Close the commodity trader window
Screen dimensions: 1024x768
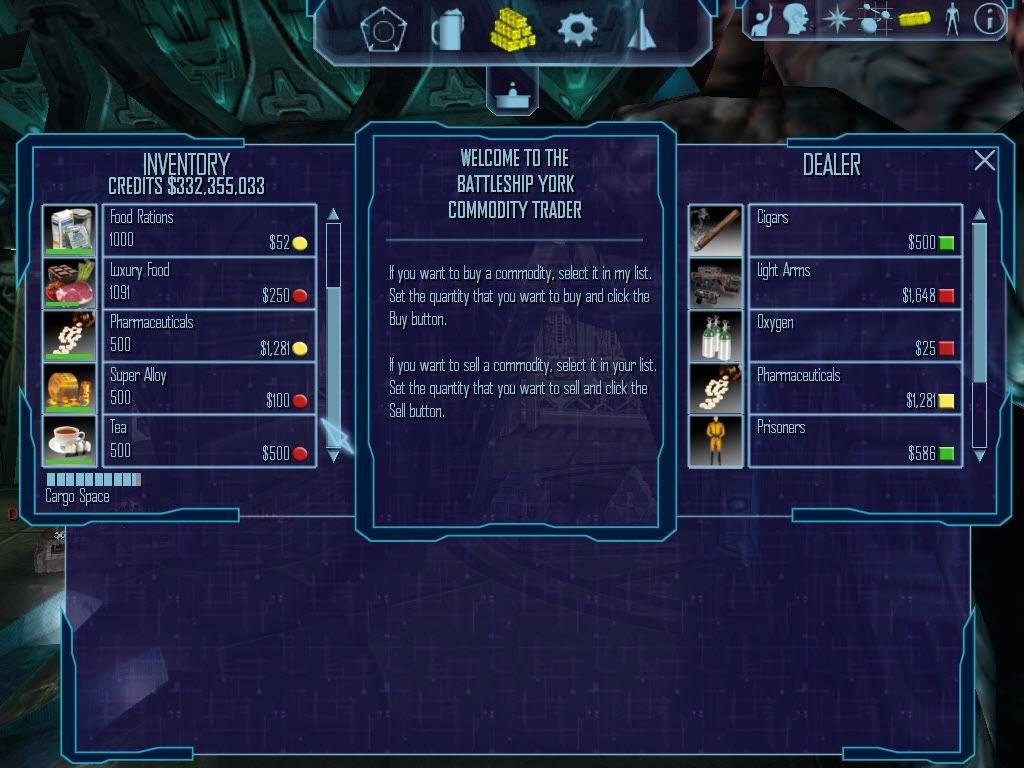tap(985, 161)
